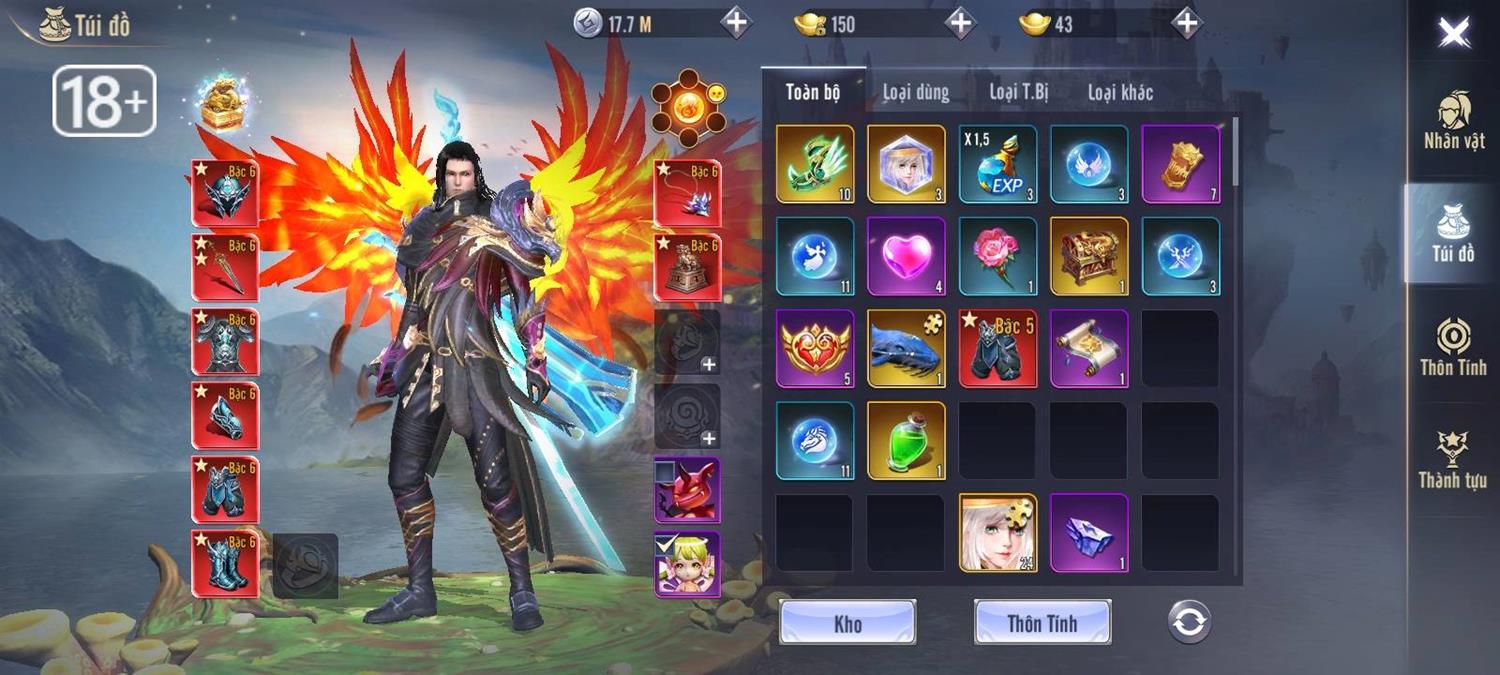The image size is (1500, 675).
Task: Select the red devil pet slot
Action: pyautogui.click(x=687, y=490)
